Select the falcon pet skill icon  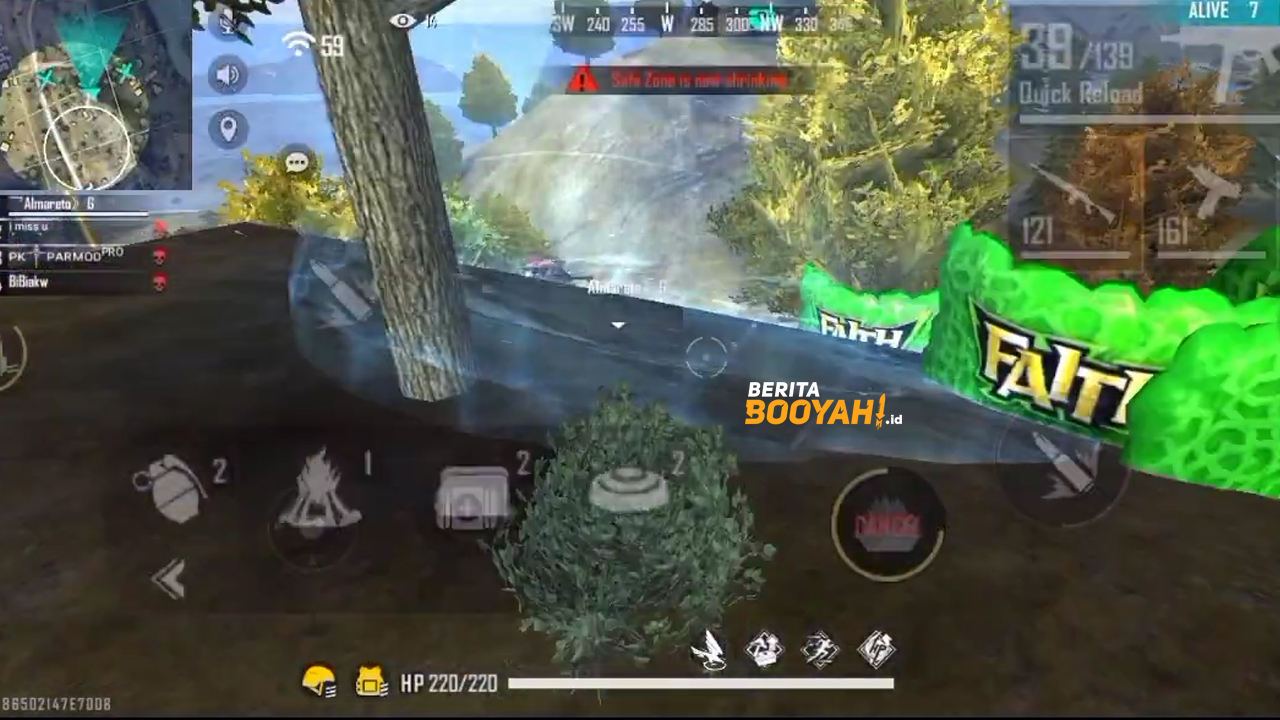pos(712,648)
